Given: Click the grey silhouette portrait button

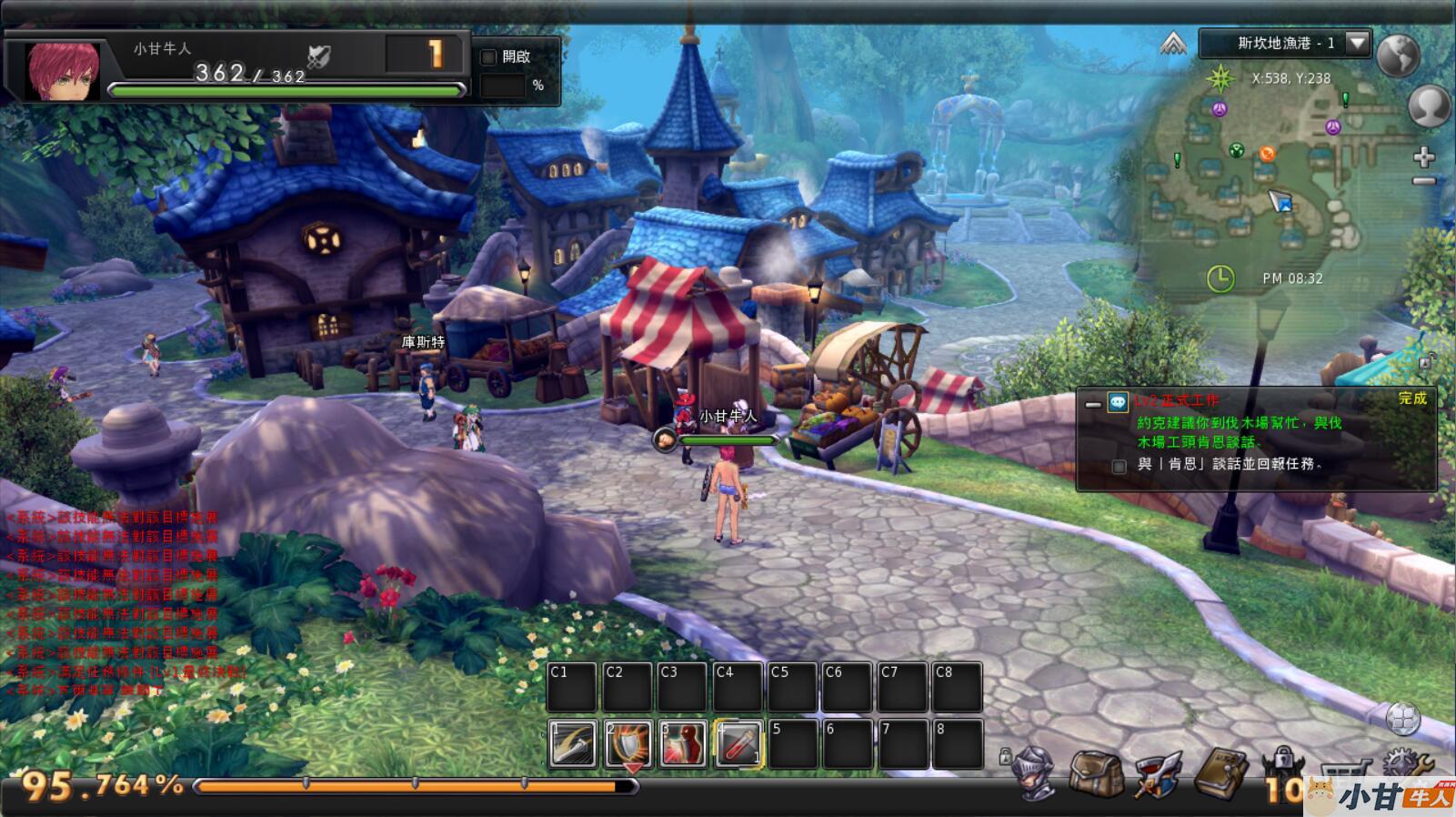Looking at the screenshot, I should click(1429, 106).
